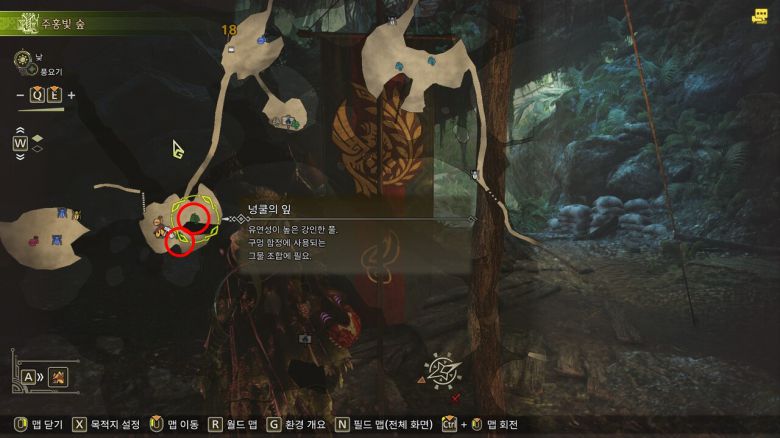780x438 pixels.
Task: Select the pink marker in the western zone
Action: pos(35,239)
